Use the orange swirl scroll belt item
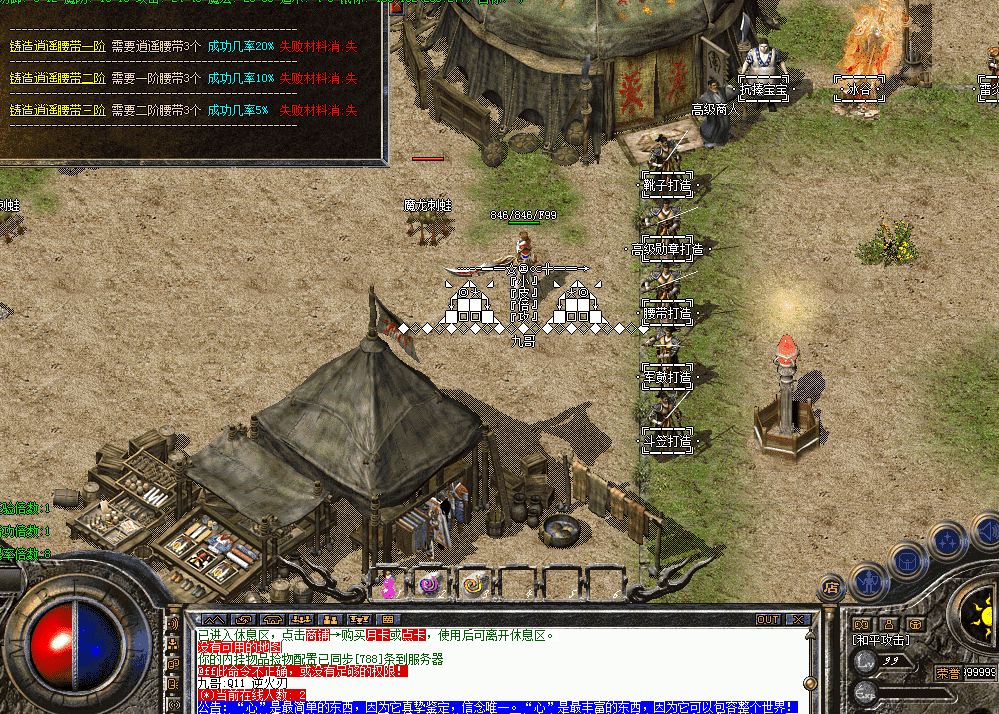The height and width of the screenshot is (714, 999). 472,584
